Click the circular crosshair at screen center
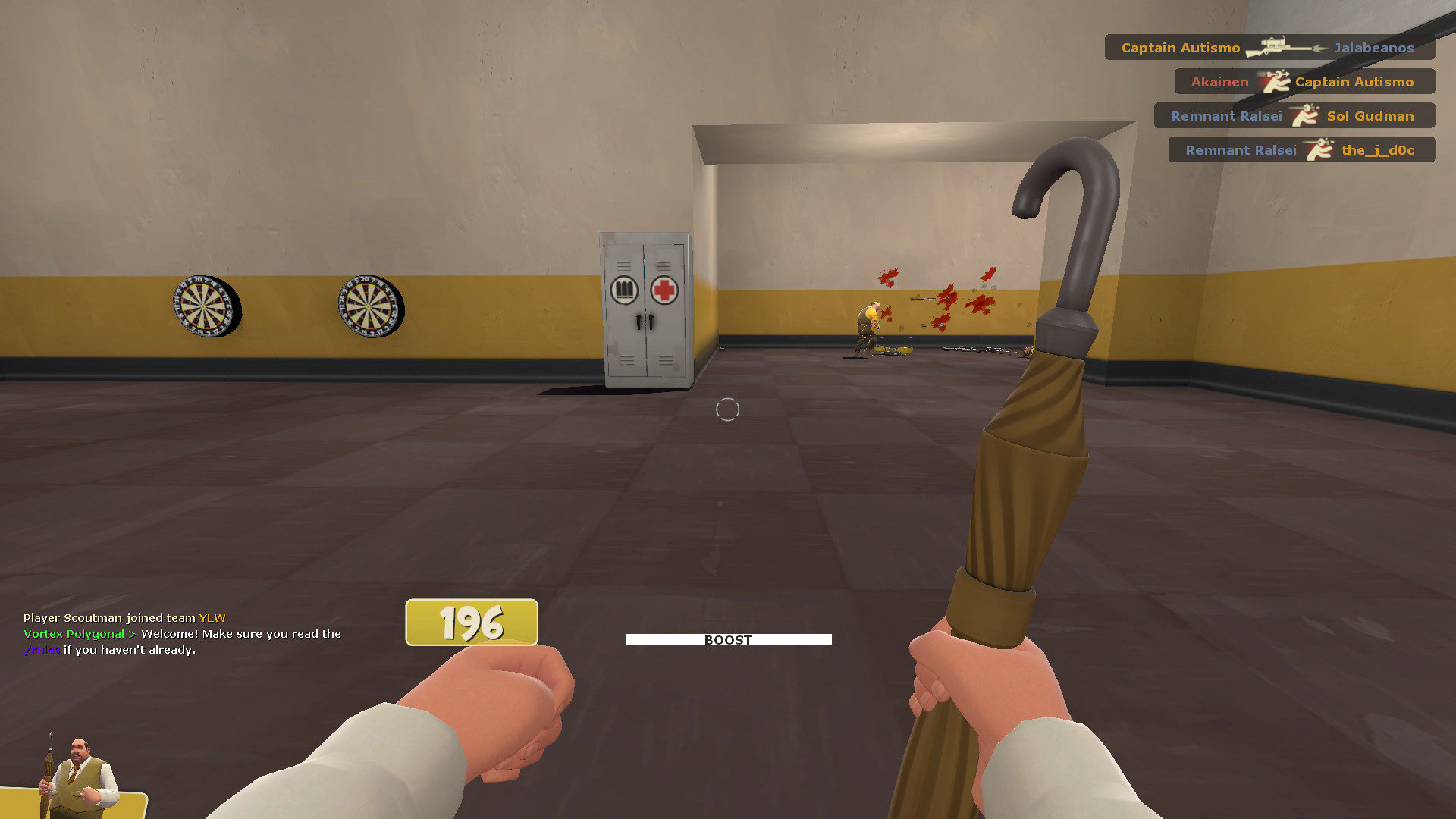The width and height of the screenshot is (1456, 819). pos(728,409)
